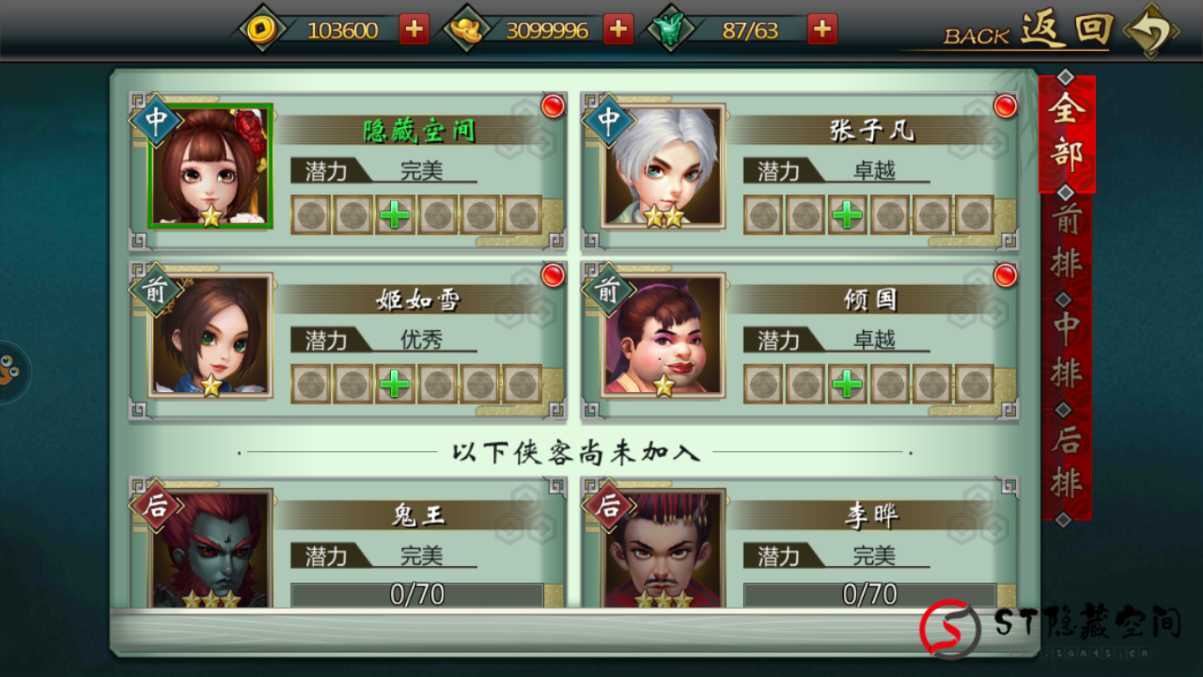This screenshot has height=677, width=1203.
Task: Add more copper coins with plus button
Action: (413, 29)
